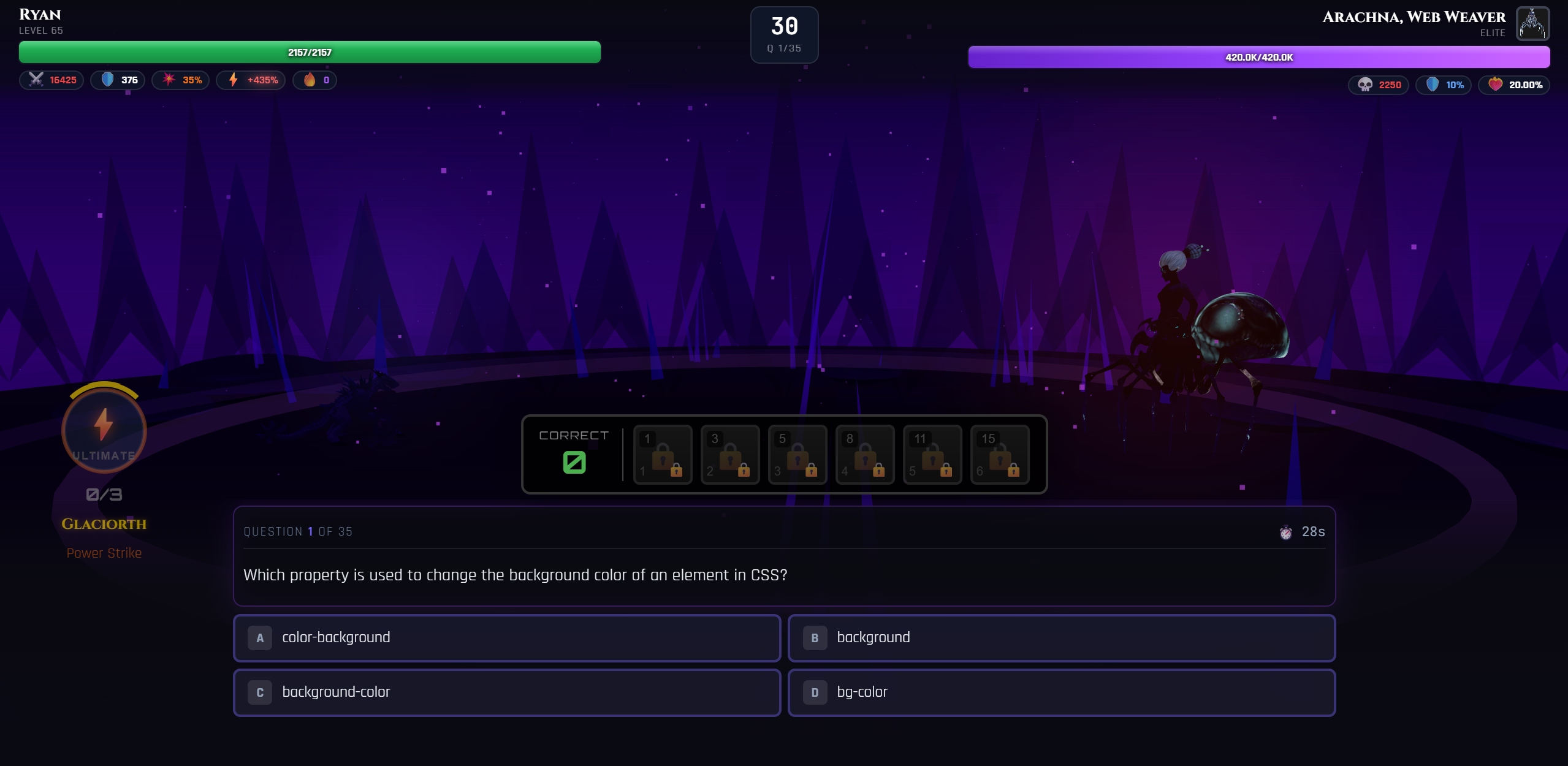Click the locked chest at streak 15

point(1000,455)
